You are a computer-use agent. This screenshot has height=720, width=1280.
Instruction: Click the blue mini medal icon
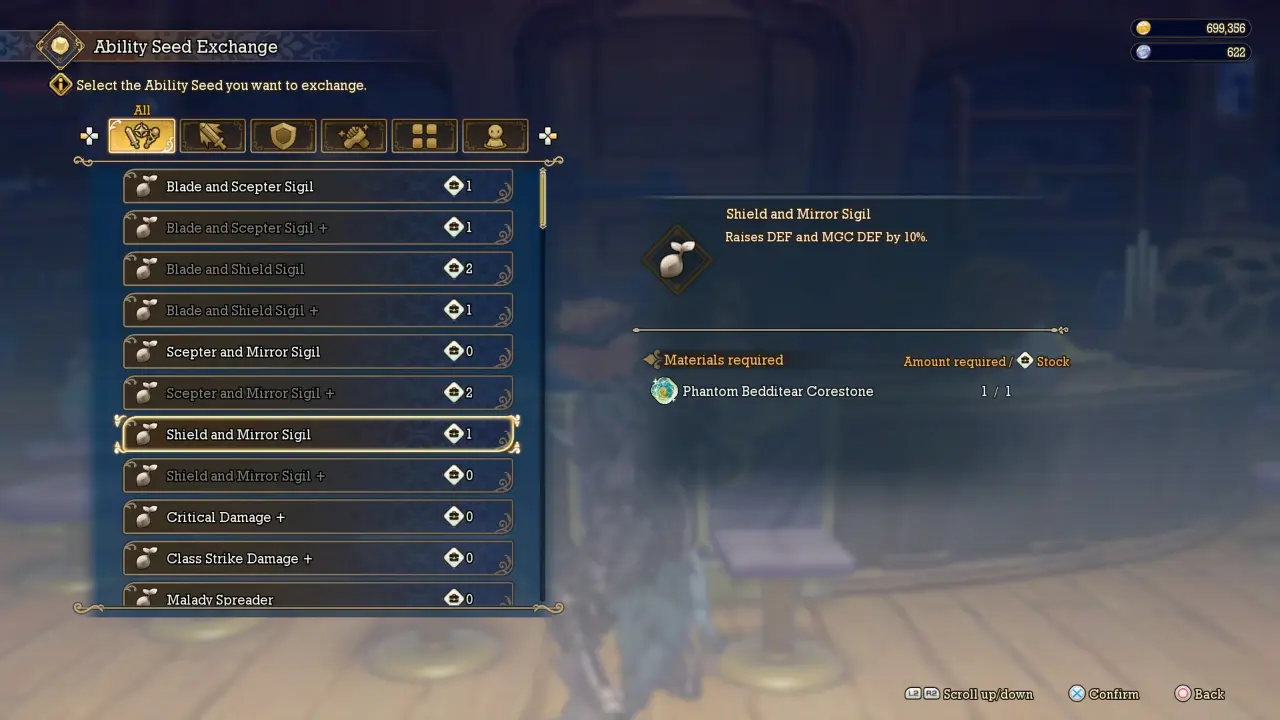(1143, 51)
